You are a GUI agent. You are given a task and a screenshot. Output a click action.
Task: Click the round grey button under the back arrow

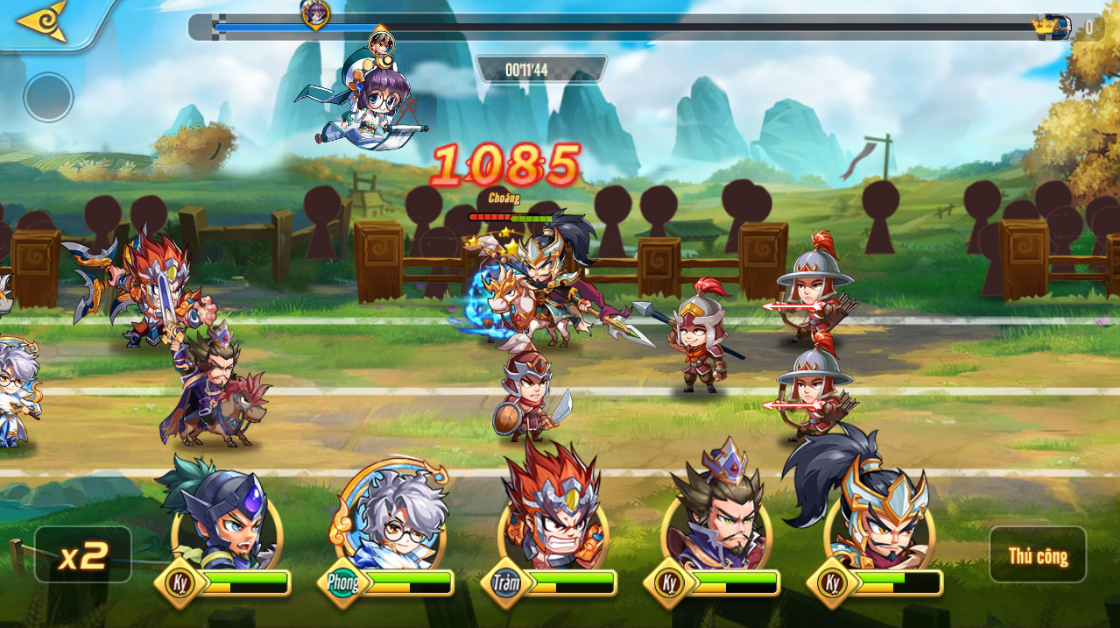(x=49, y=97)
